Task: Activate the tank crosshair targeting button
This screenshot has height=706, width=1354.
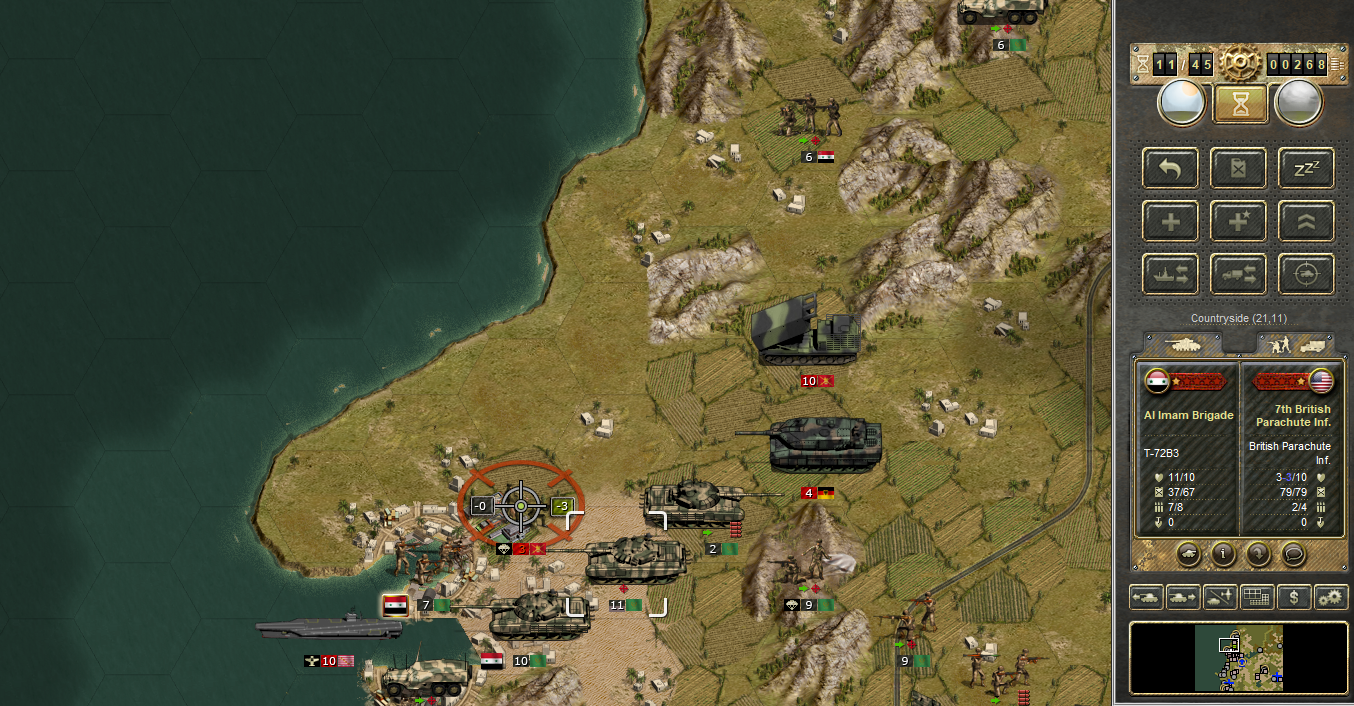Action: pos(1306,274)
